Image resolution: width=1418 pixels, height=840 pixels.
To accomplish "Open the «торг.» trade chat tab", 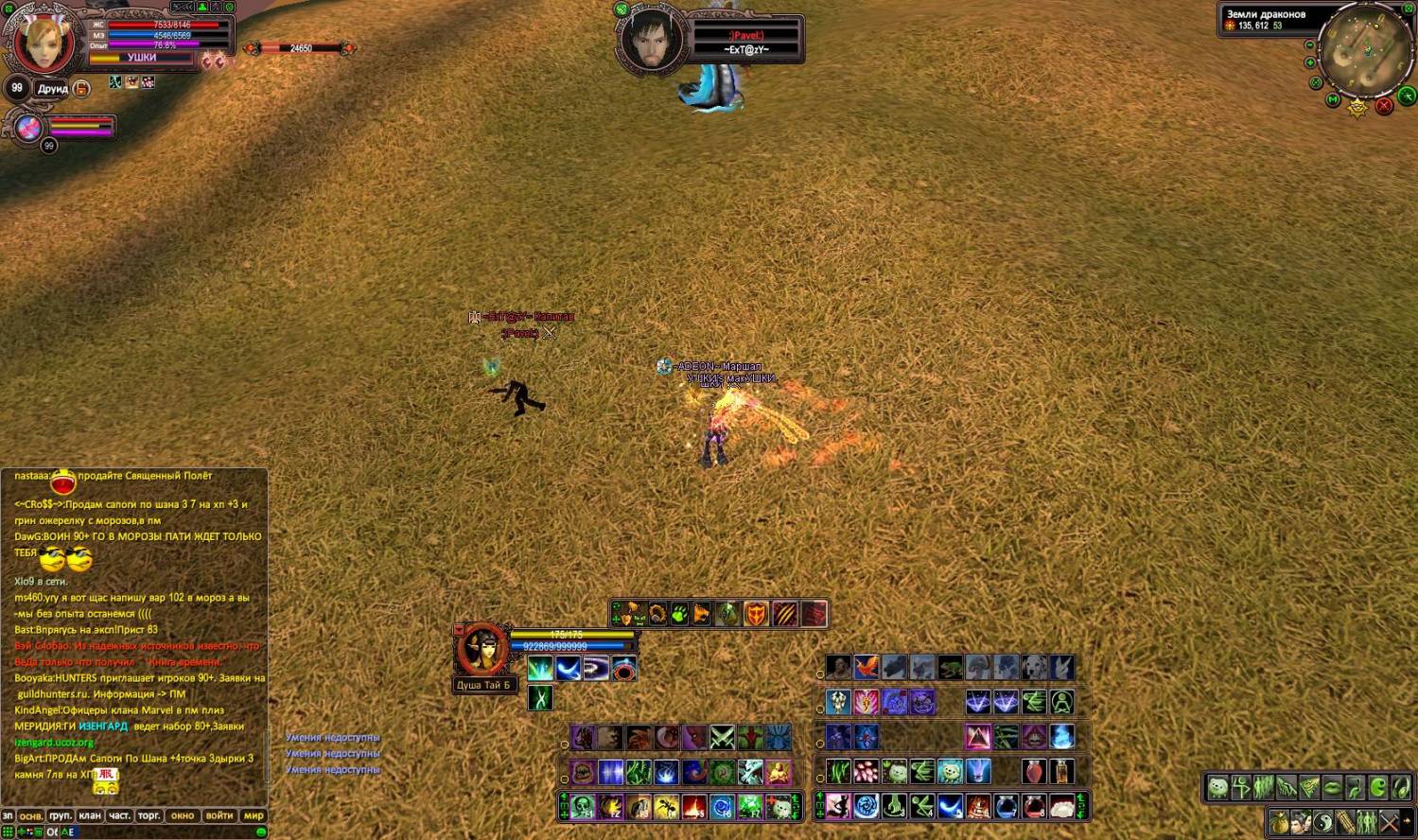I will 149,815.
